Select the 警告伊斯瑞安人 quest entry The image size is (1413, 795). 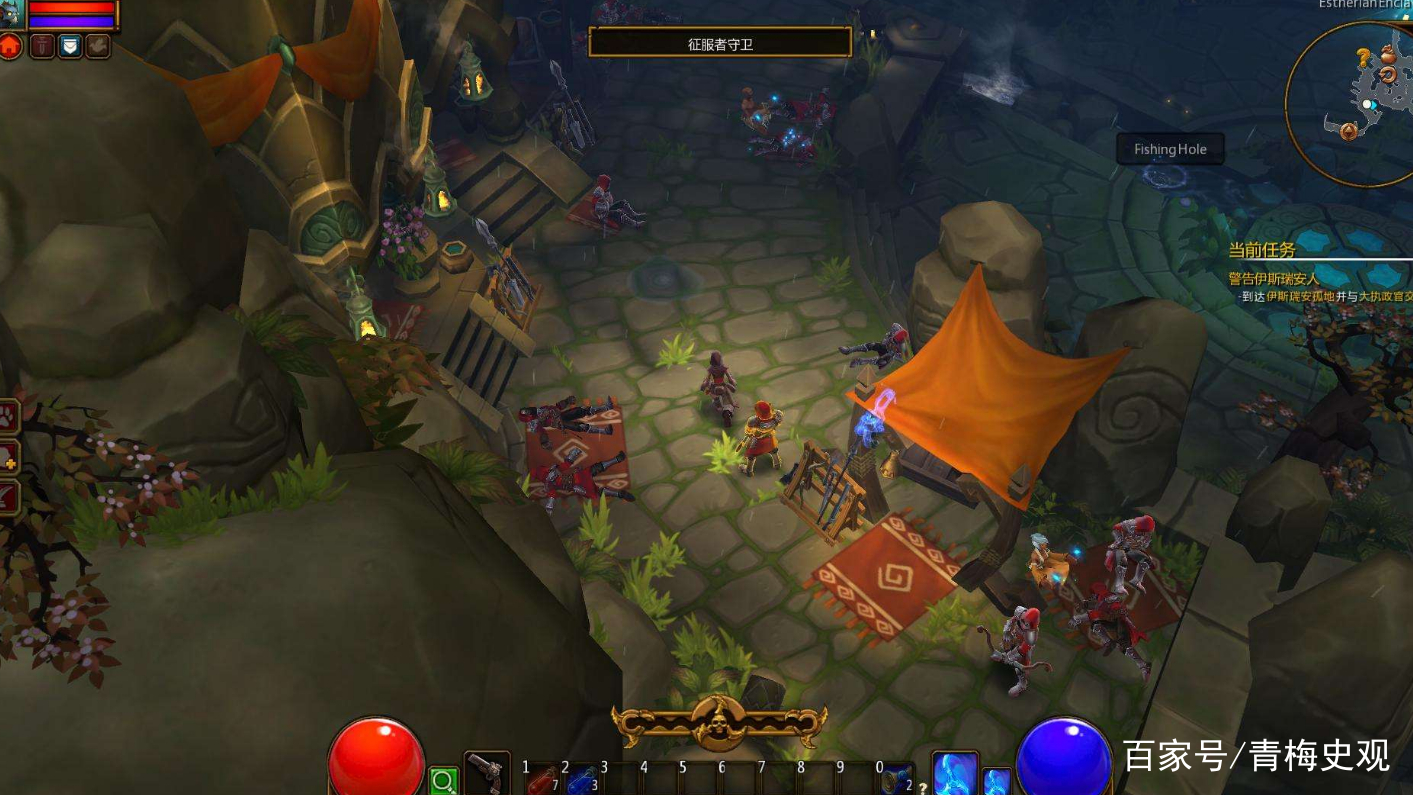point(1274,279)
